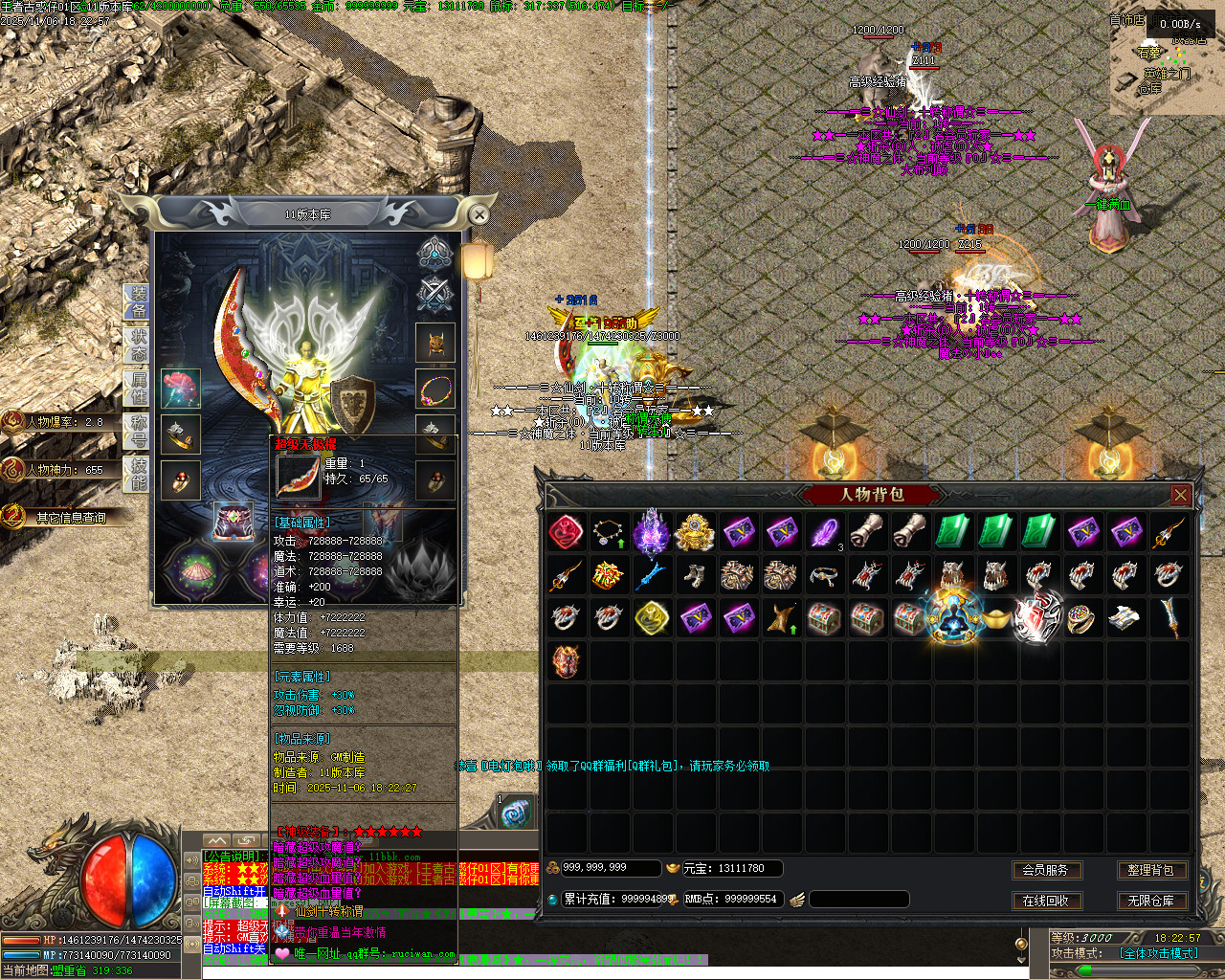Open the 称号 titles tab
Viewport: 1225px width, 980px height.
tap(138, 430)
